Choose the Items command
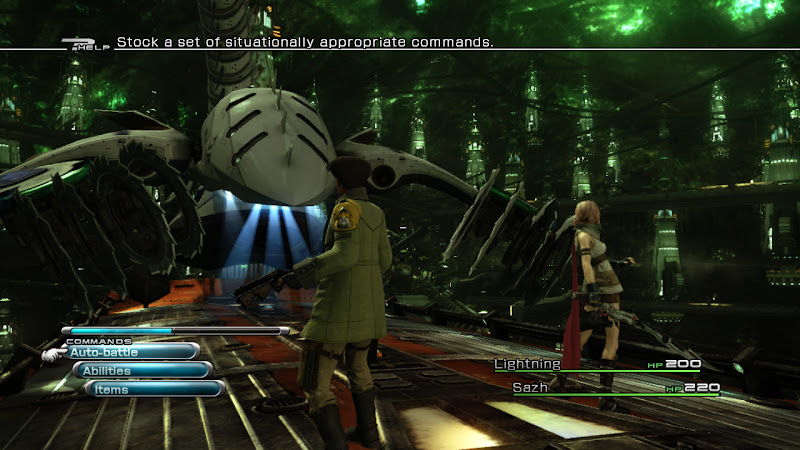The width and height of the screenshot is (800, 450). point(153,389)
